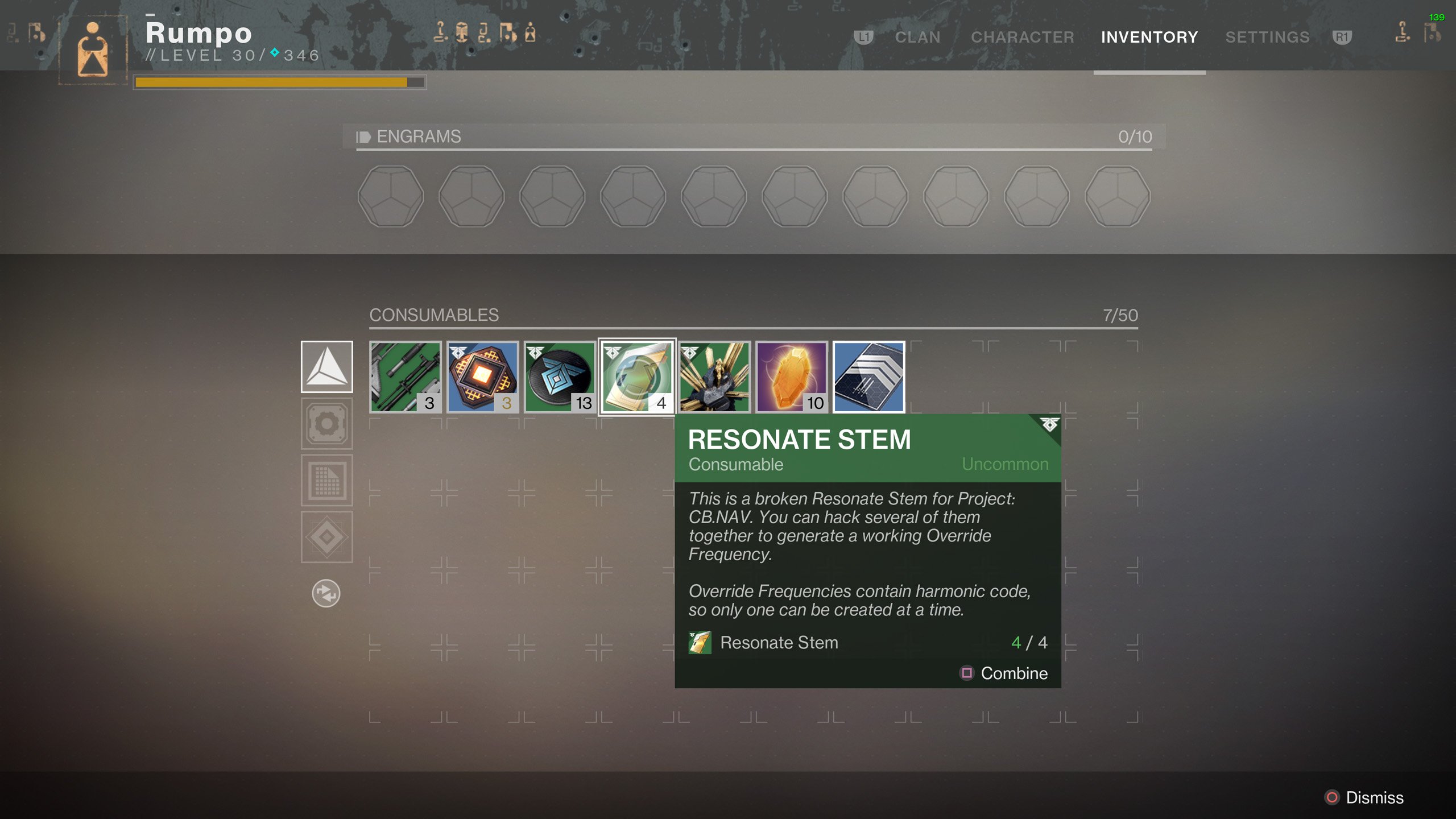The width and height of the screenshot is (1456, 819).
Task: Click Rumpo's character emblem
Action: click(x=93, y=49)
